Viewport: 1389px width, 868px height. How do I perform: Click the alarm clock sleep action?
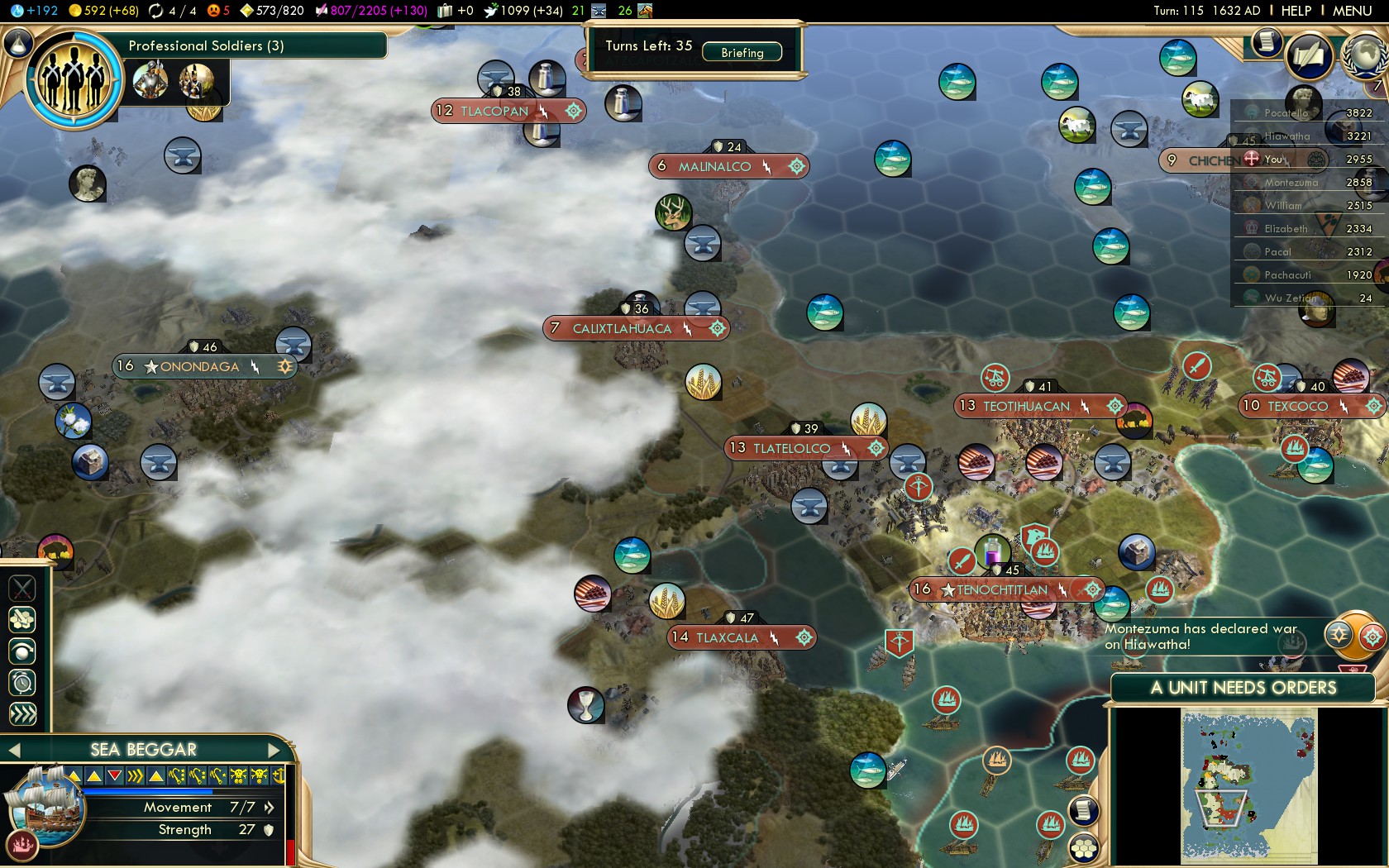[x=22, y=683]
